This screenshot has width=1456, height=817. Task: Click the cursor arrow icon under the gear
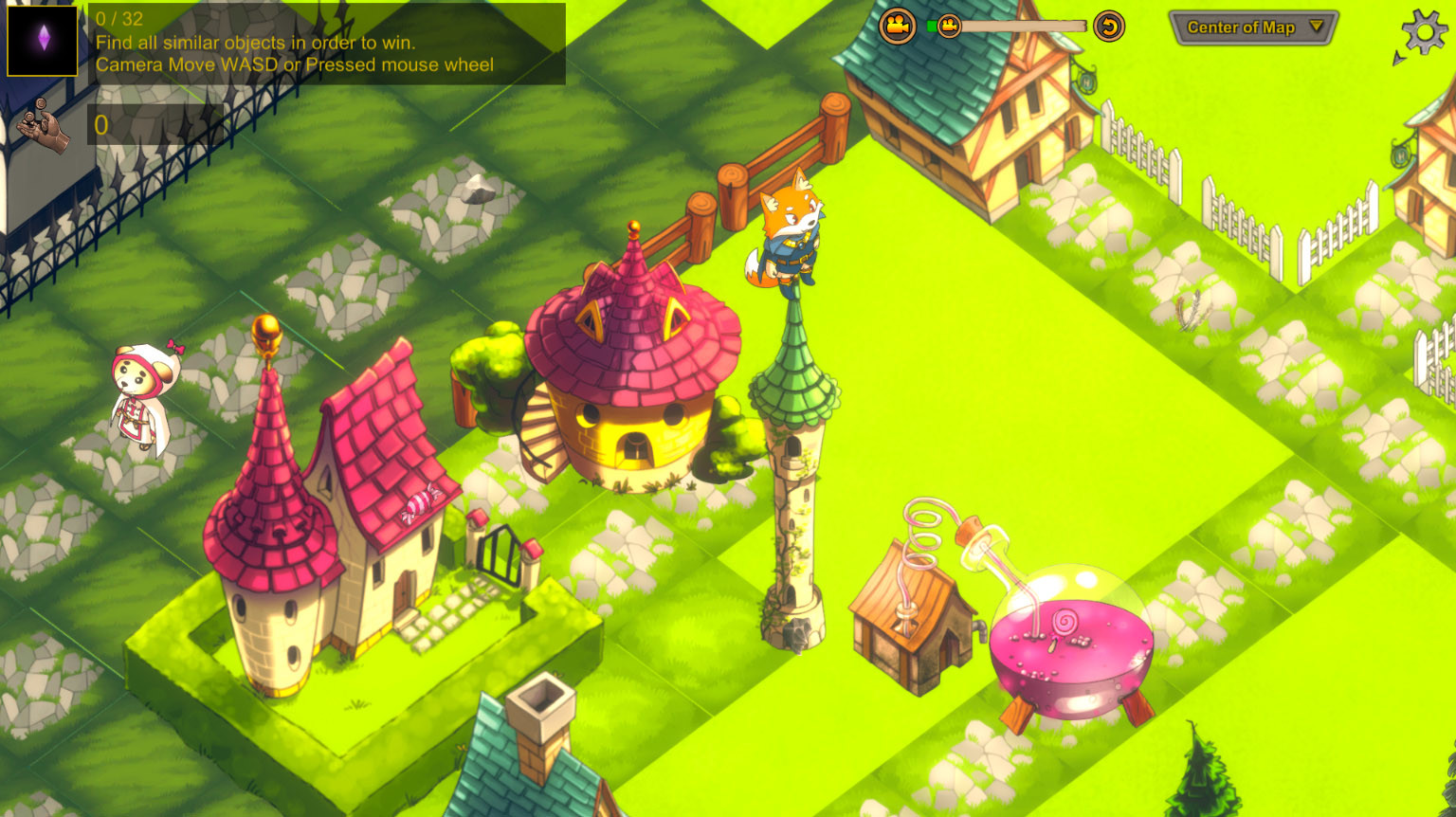(x=1397, y=57)
